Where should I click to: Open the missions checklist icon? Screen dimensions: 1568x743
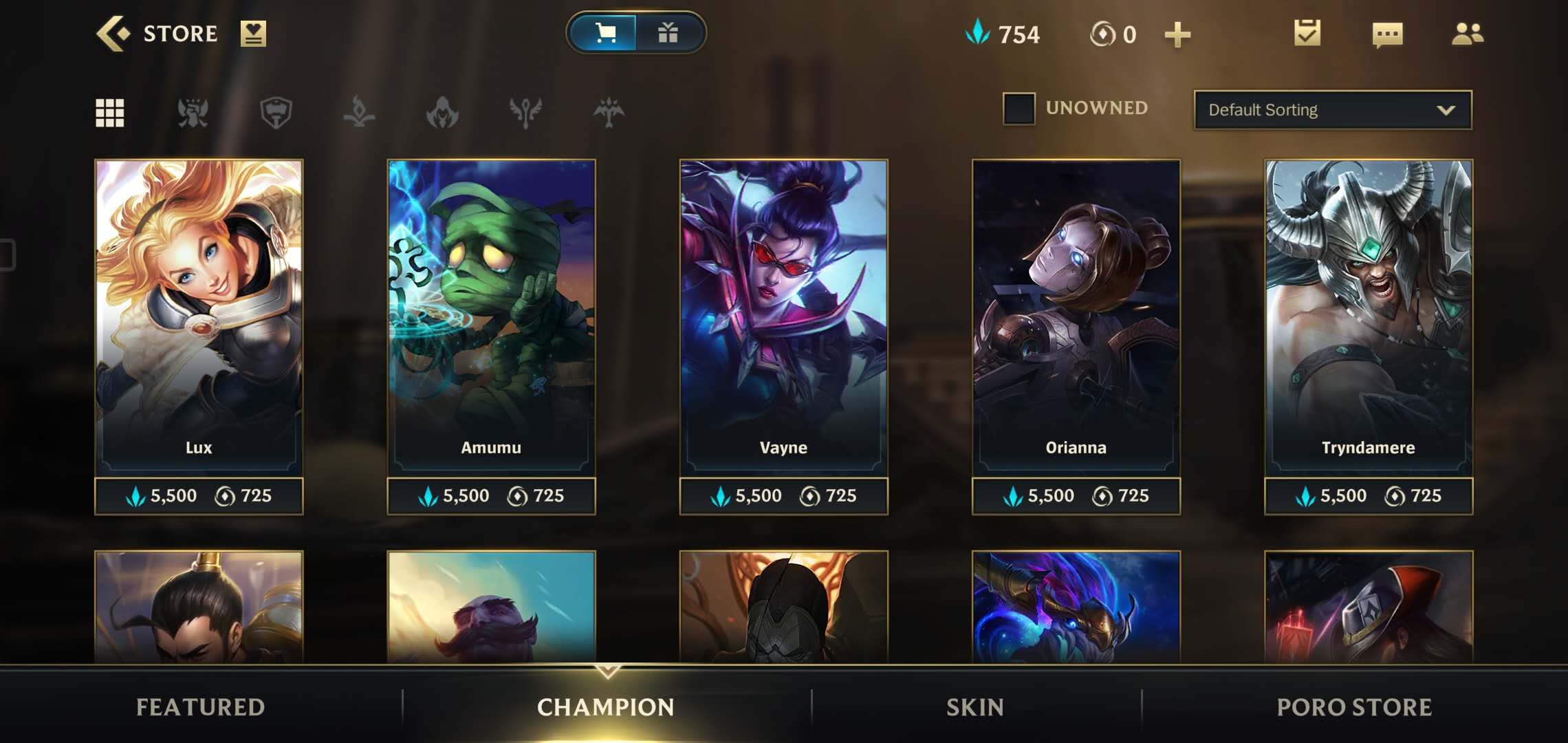1307,33
